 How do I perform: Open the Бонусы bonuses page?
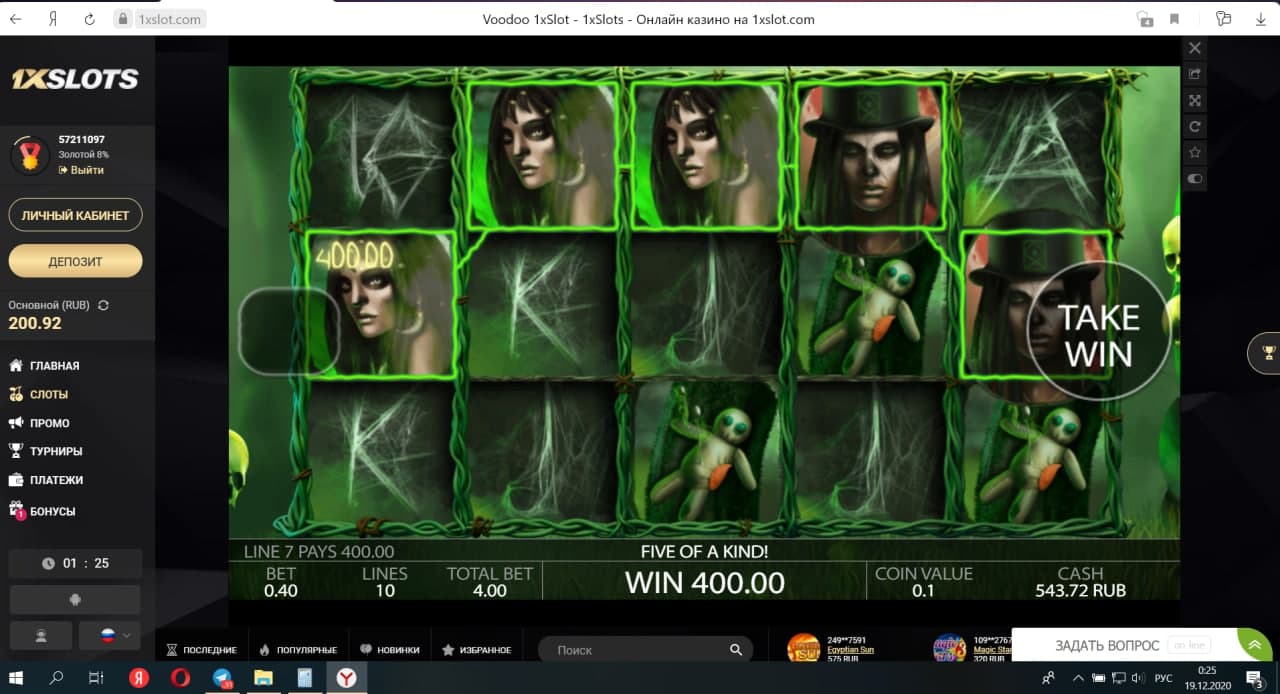tap(52, 511)
